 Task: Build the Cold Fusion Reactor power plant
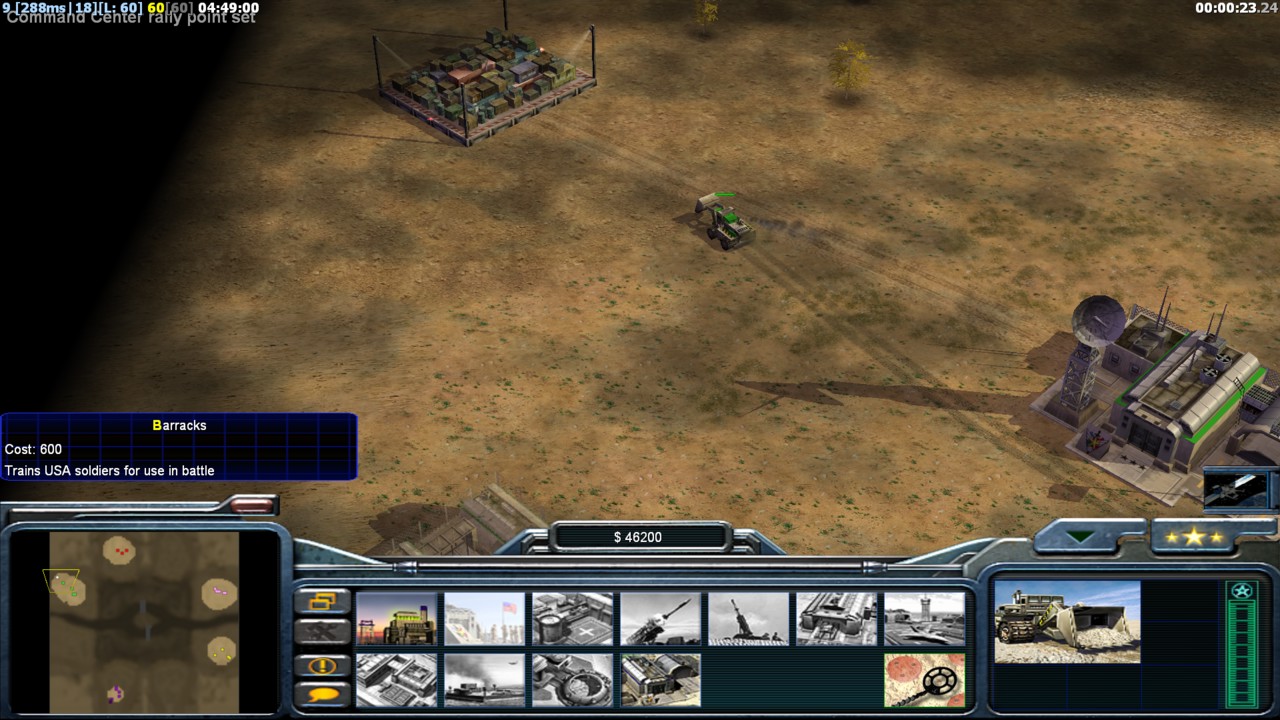tap(397, 619)
